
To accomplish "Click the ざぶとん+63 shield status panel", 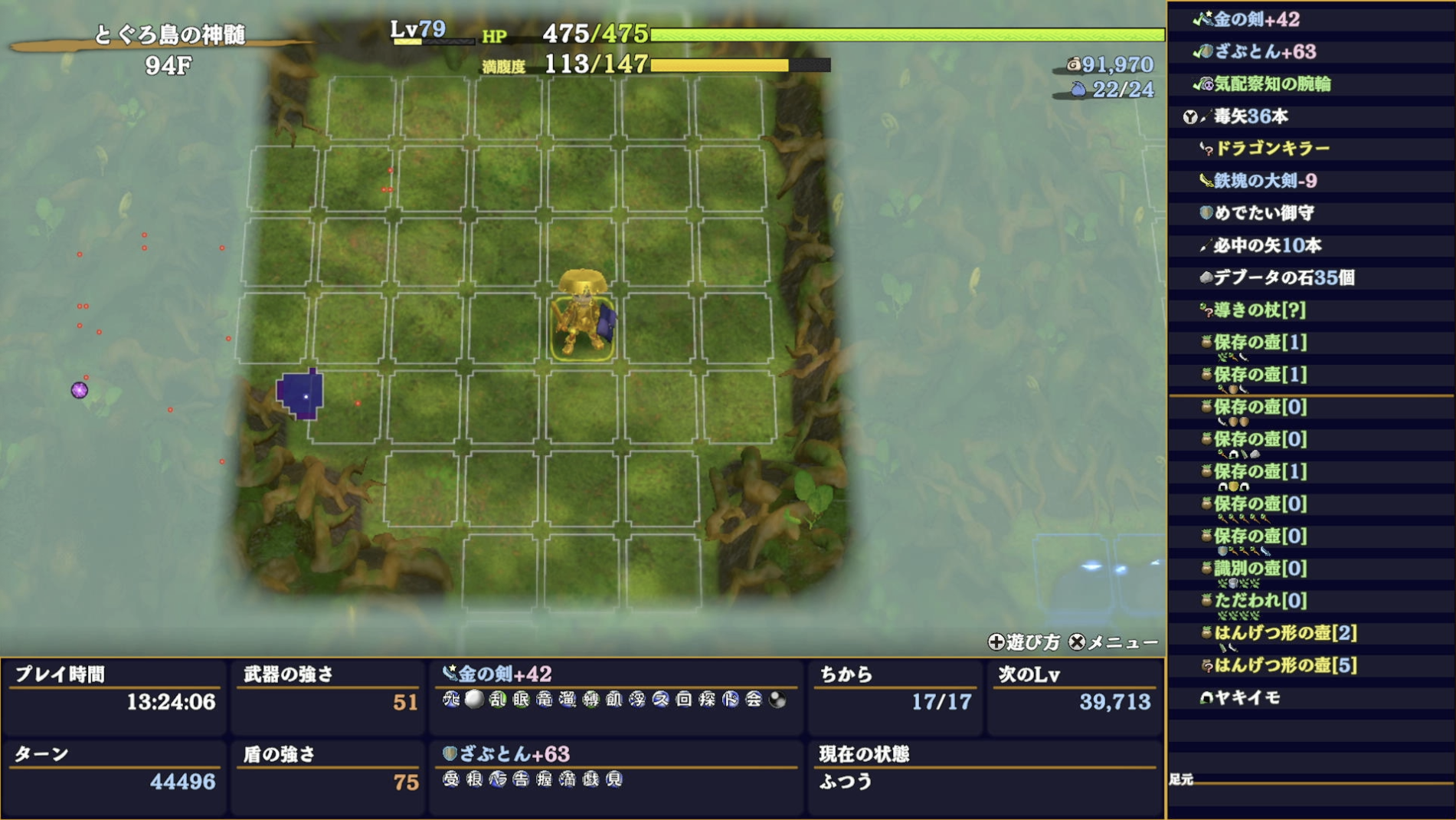I will [x=615, y=769].
